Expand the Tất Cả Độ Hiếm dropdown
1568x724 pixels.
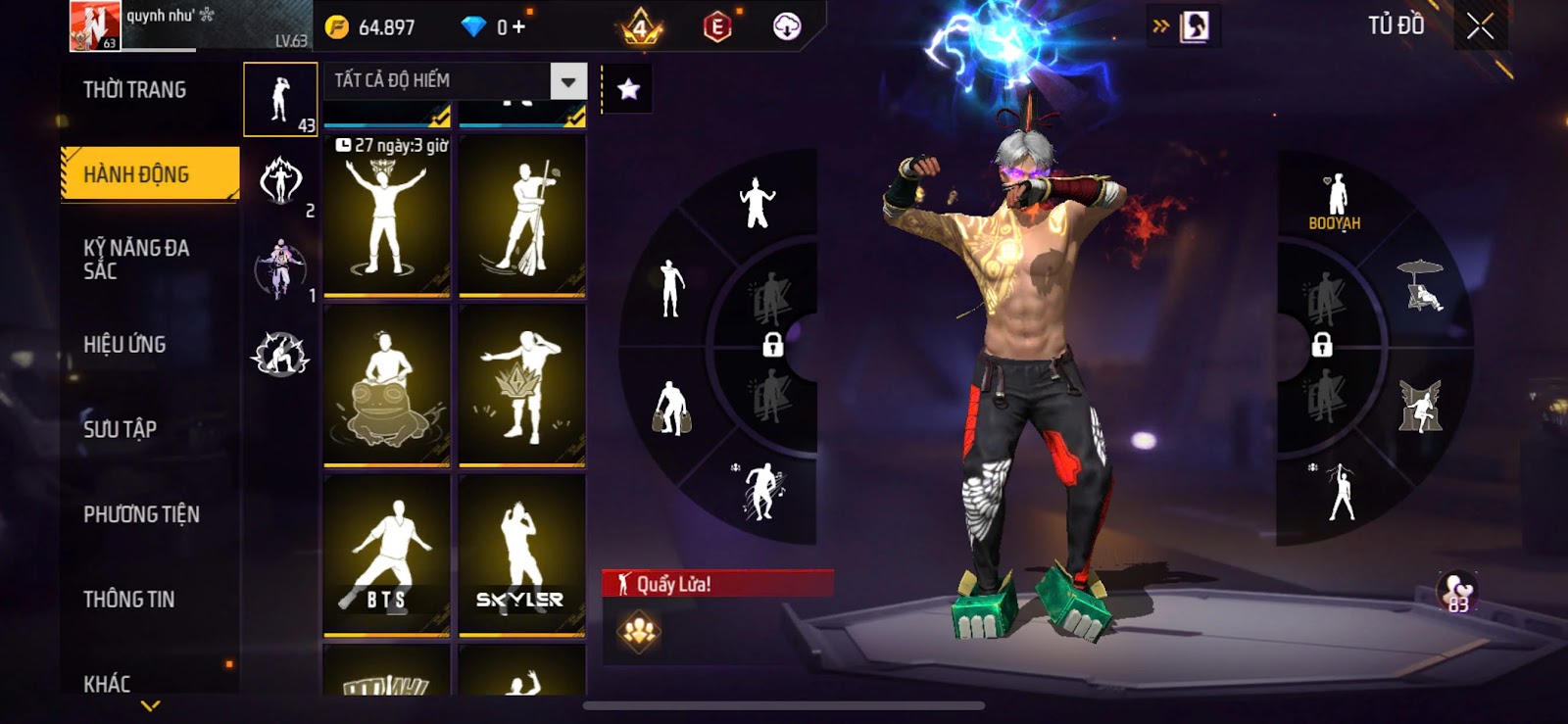[x=568, y=81]
